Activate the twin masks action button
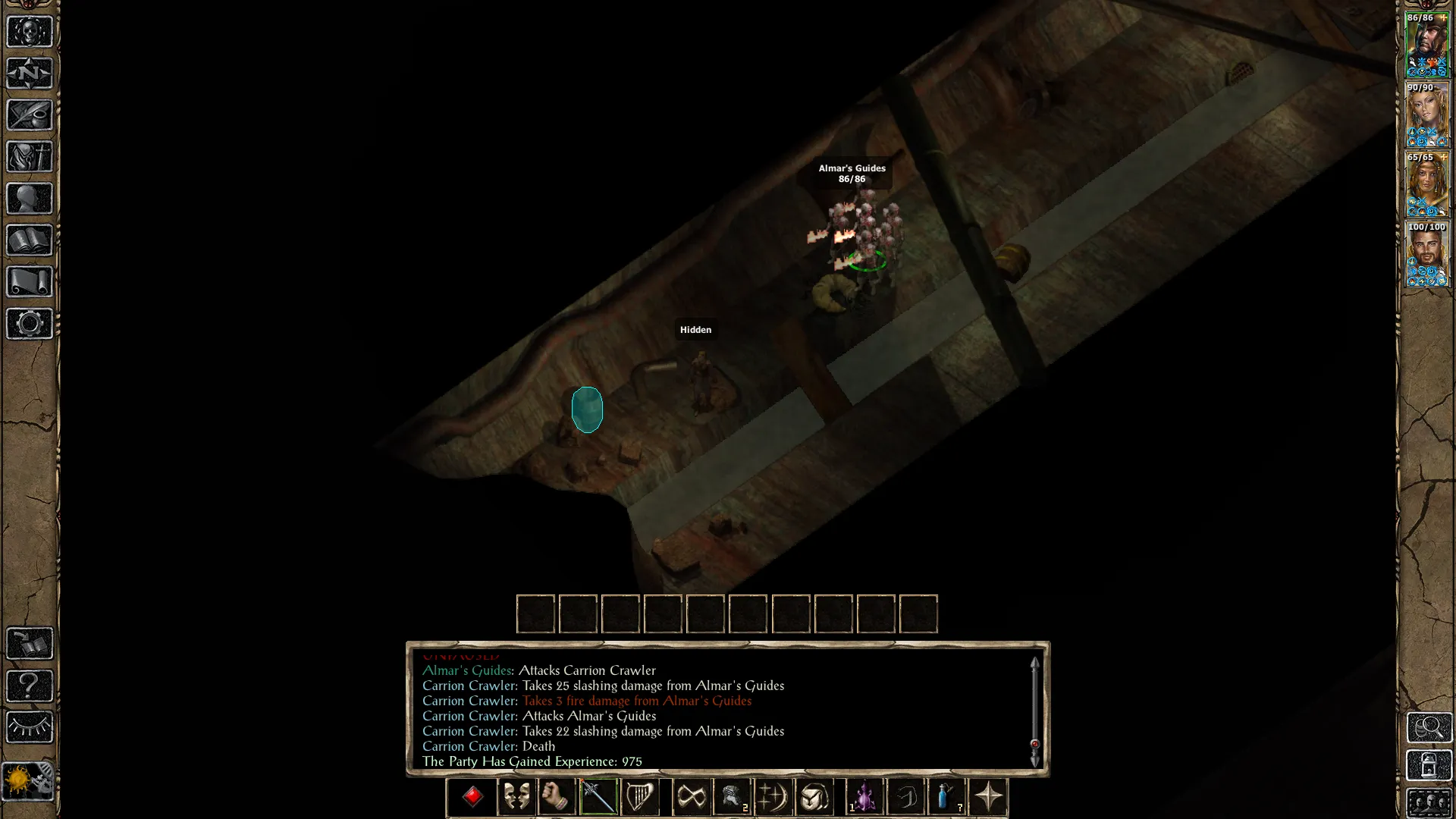Viewport: 1456px width, 819px height. click(x=516, y=797)
